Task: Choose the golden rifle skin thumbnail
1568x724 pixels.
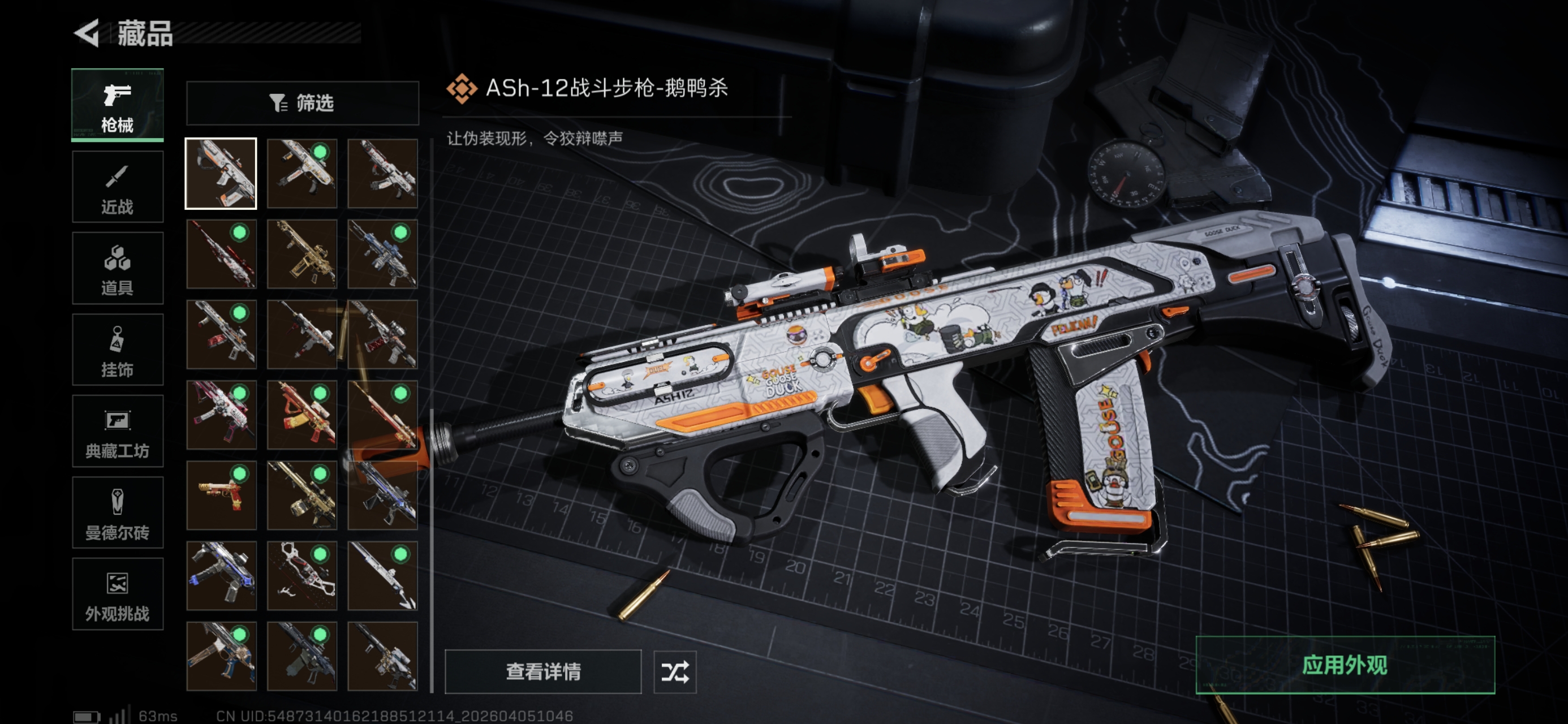Action: (x=302, y=254)
